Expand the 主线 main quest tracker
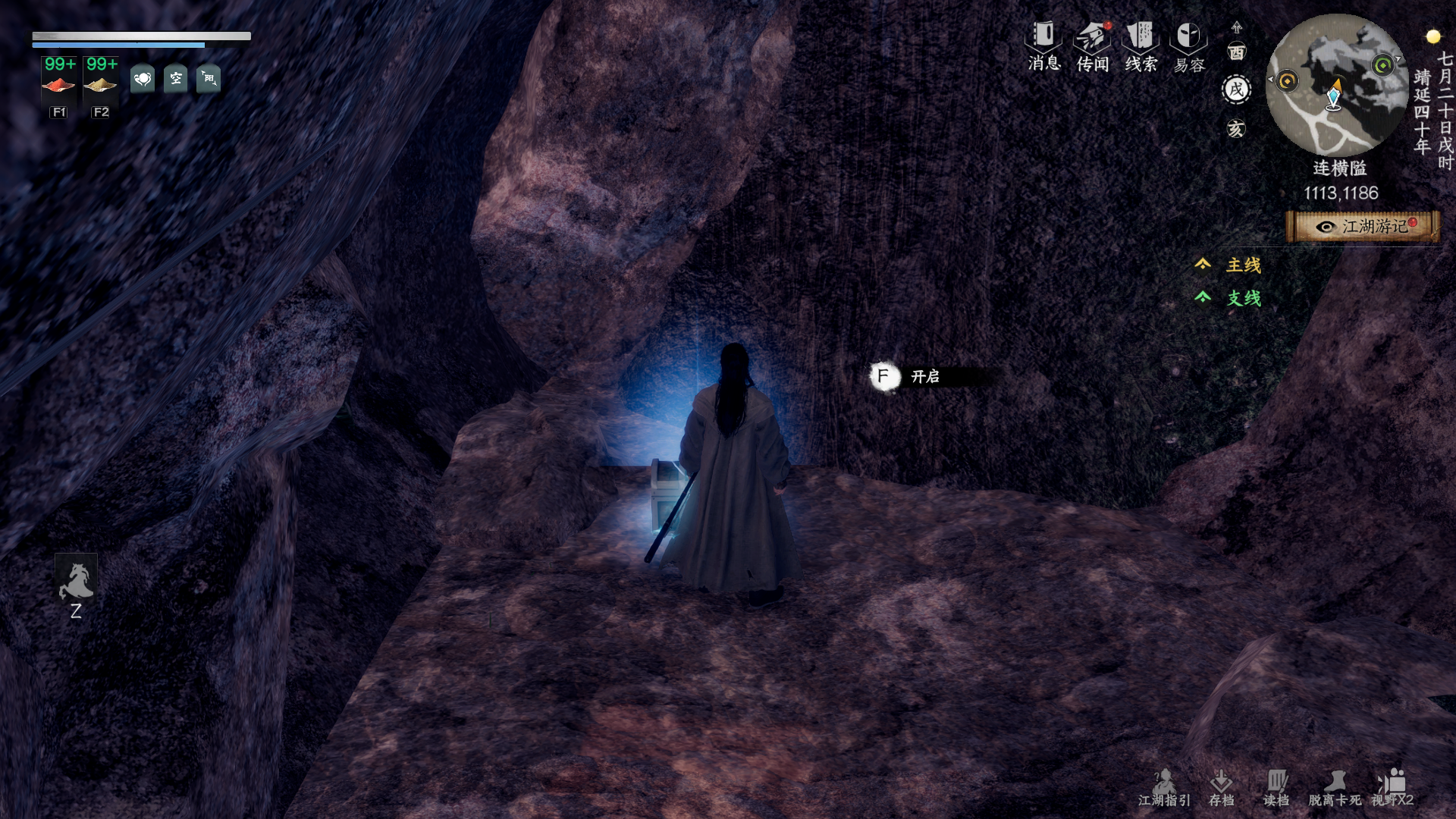Screen dimensions: 1456x819 tap(1242, 265)
